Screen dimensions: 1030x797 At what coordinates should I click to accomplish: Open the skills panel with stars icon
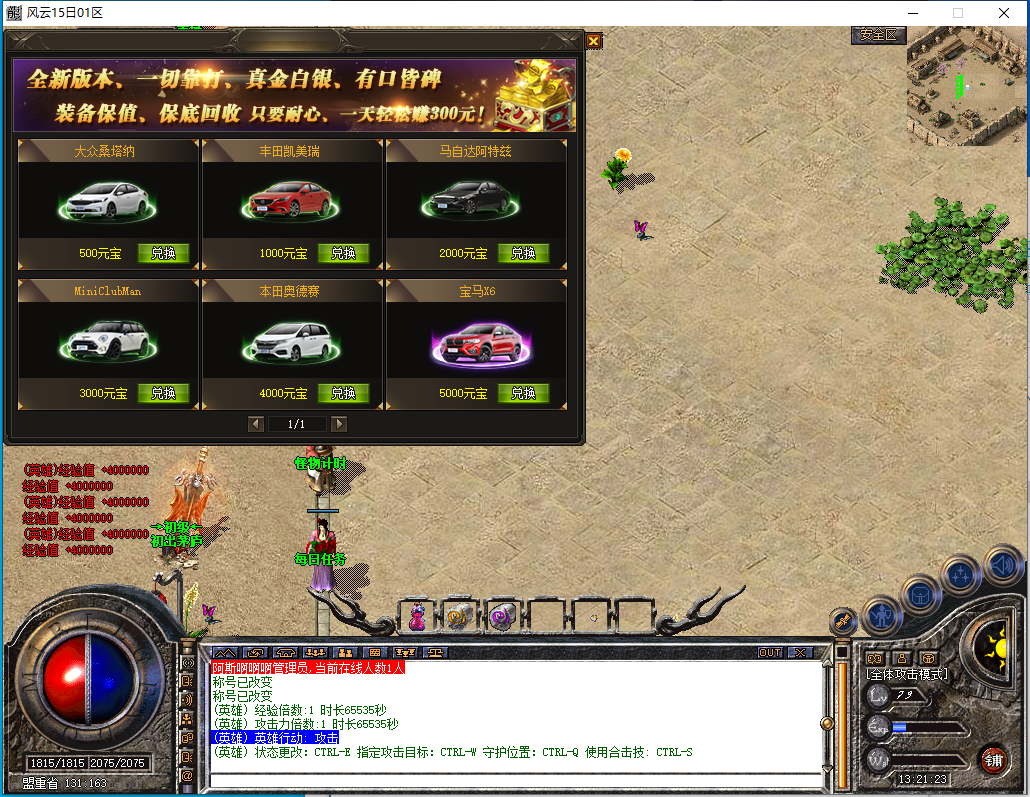[960, 574]
